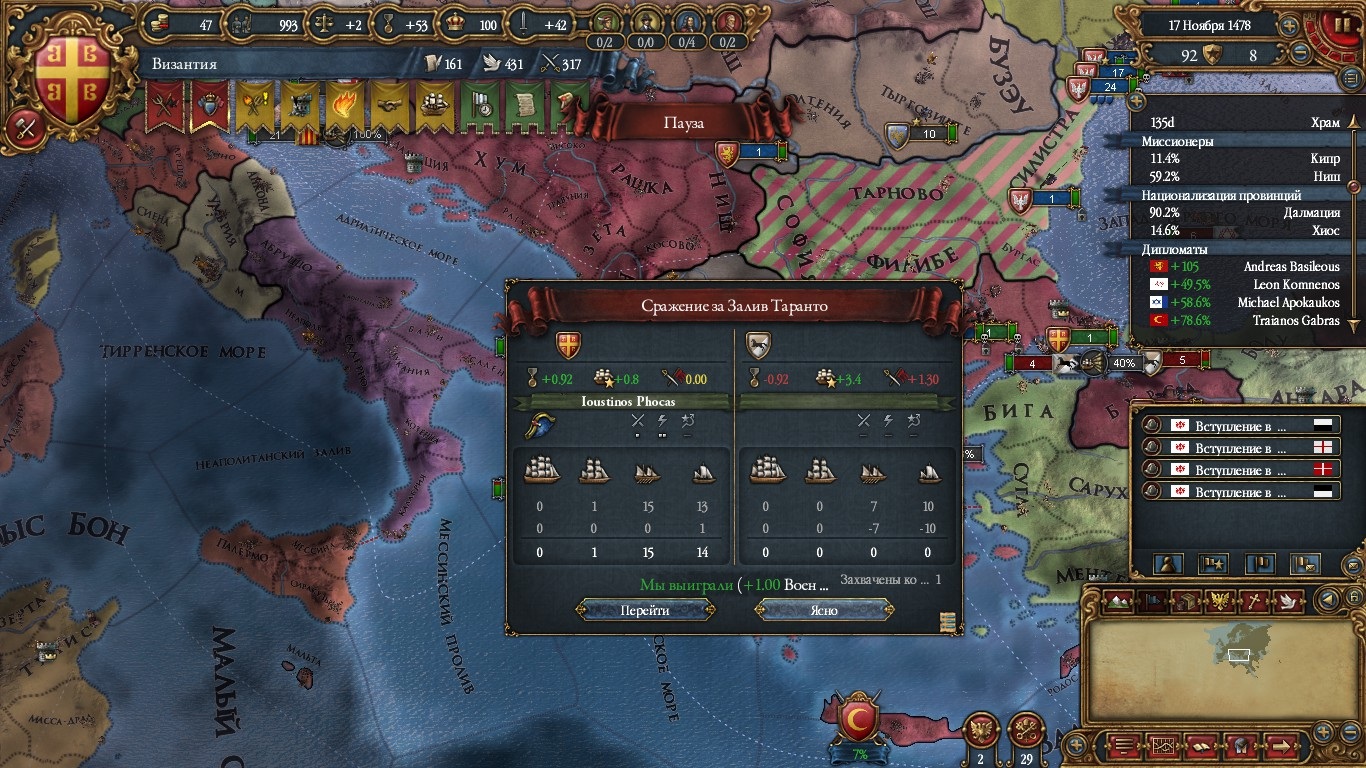Dismiss the battle report with Ясно

824,610
